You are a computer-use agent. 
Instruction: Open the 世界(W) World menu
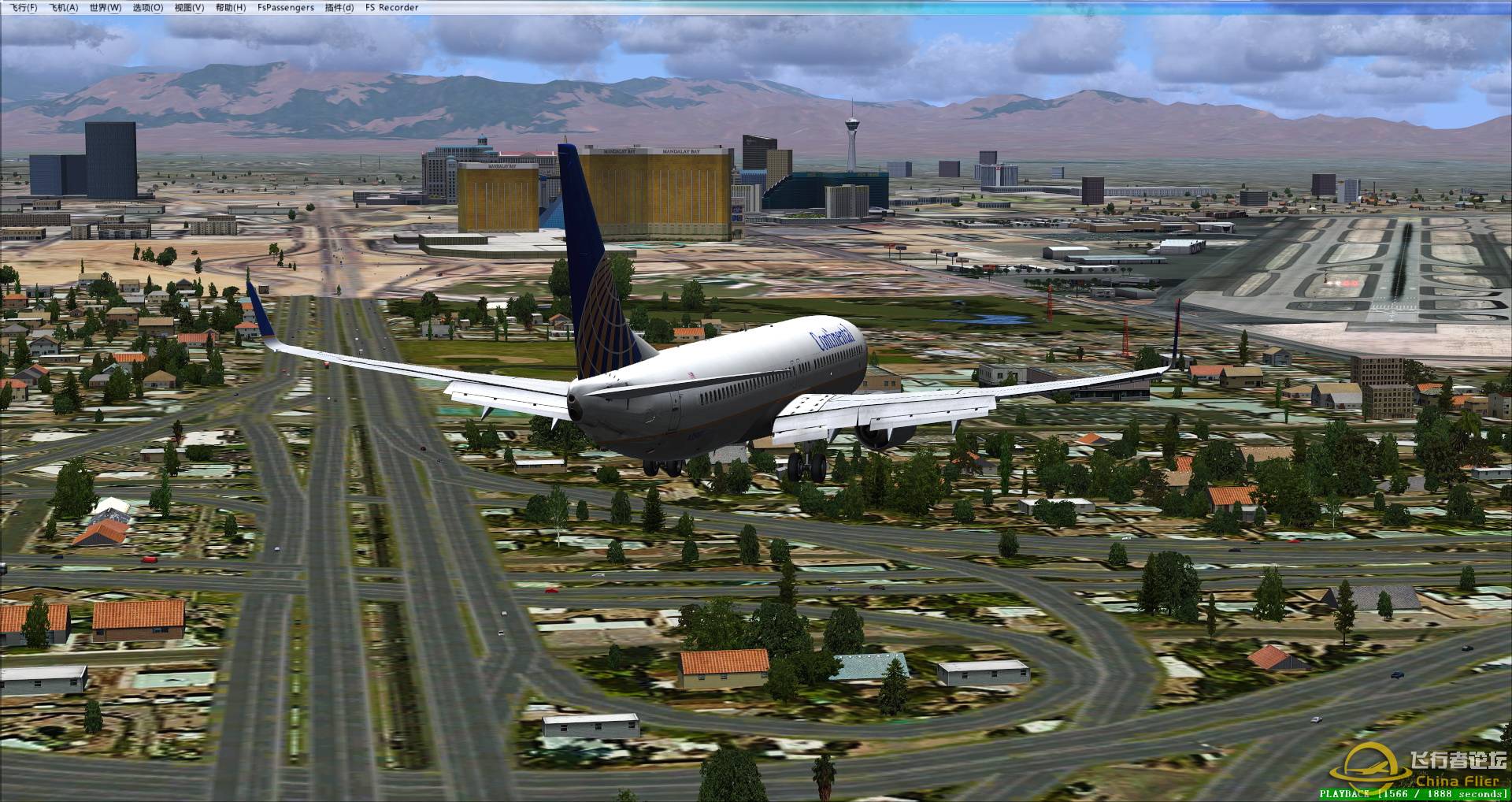pos(106,8)
